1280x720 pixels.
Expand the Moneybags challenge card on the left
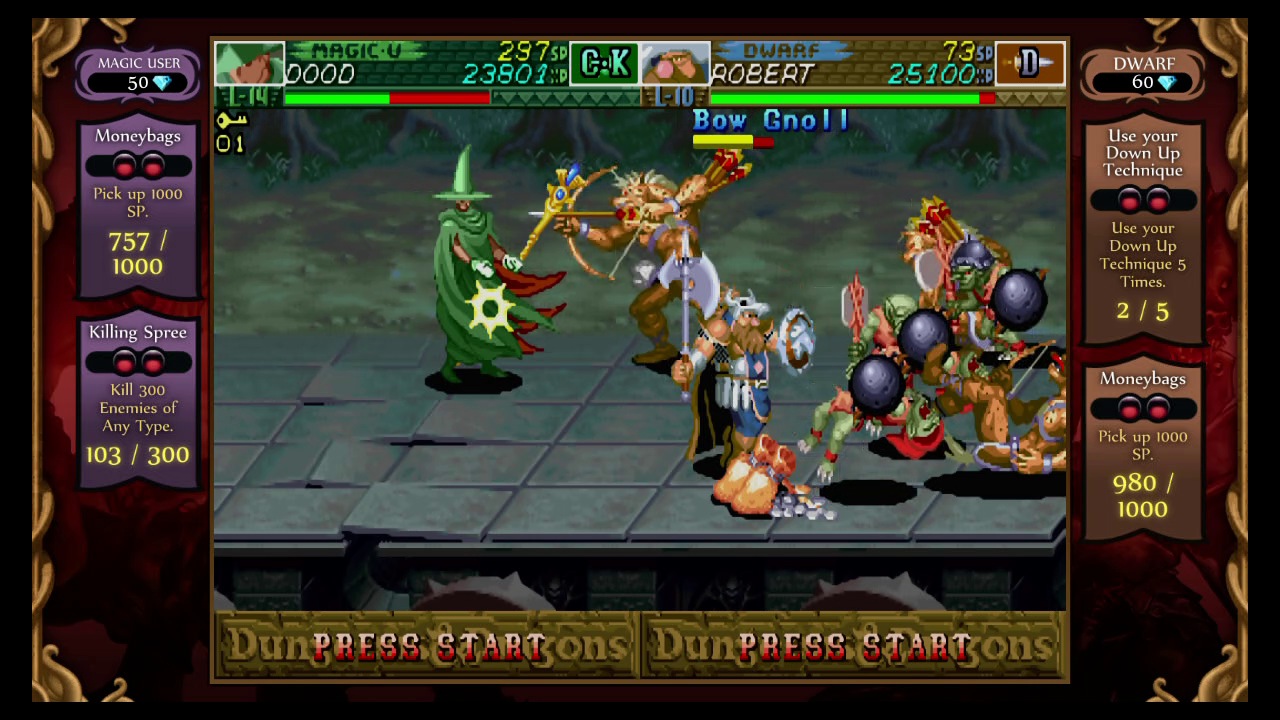pos(137,200)
